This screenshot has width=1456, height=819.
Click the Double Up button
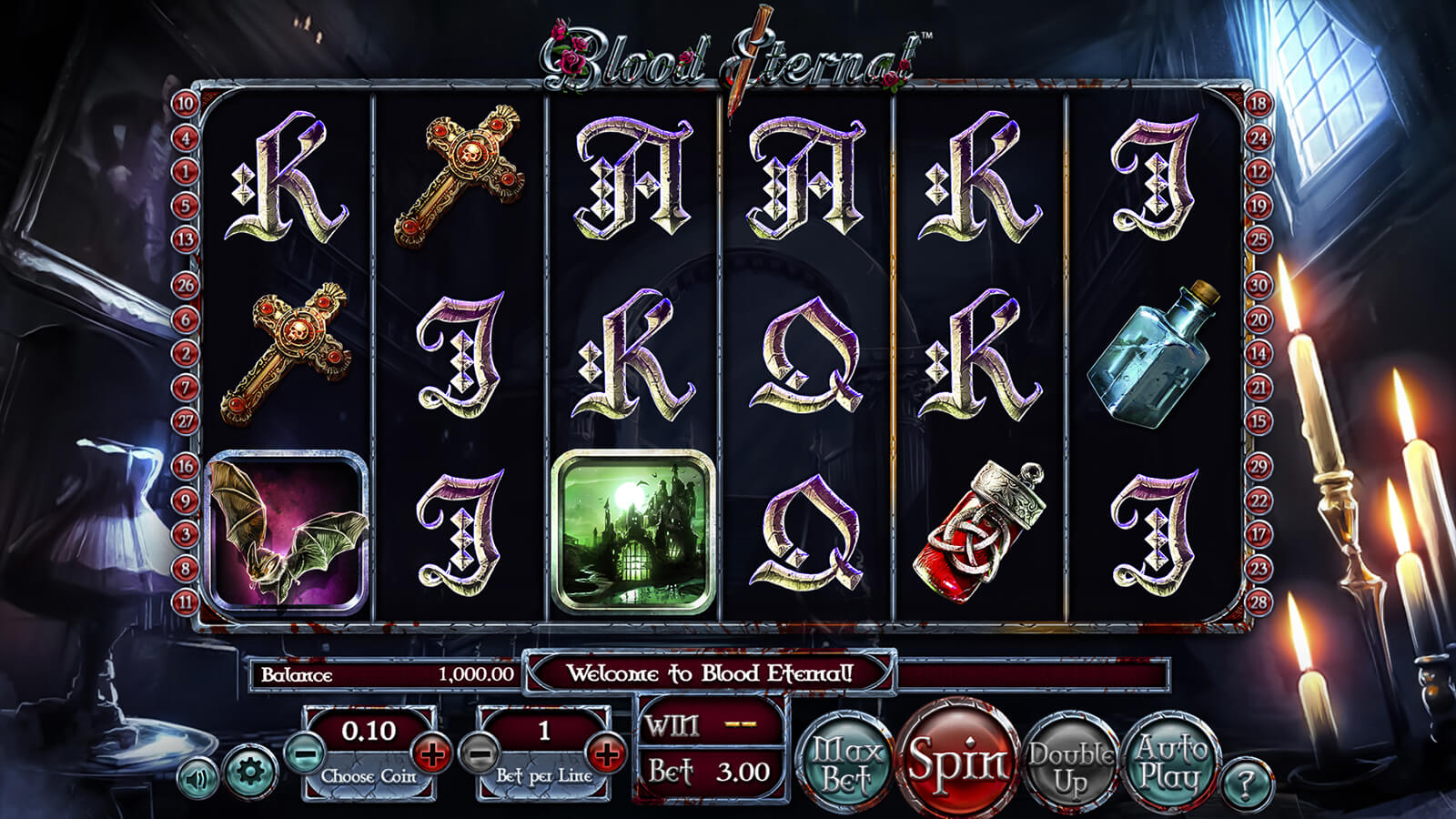pos(1071,766)
